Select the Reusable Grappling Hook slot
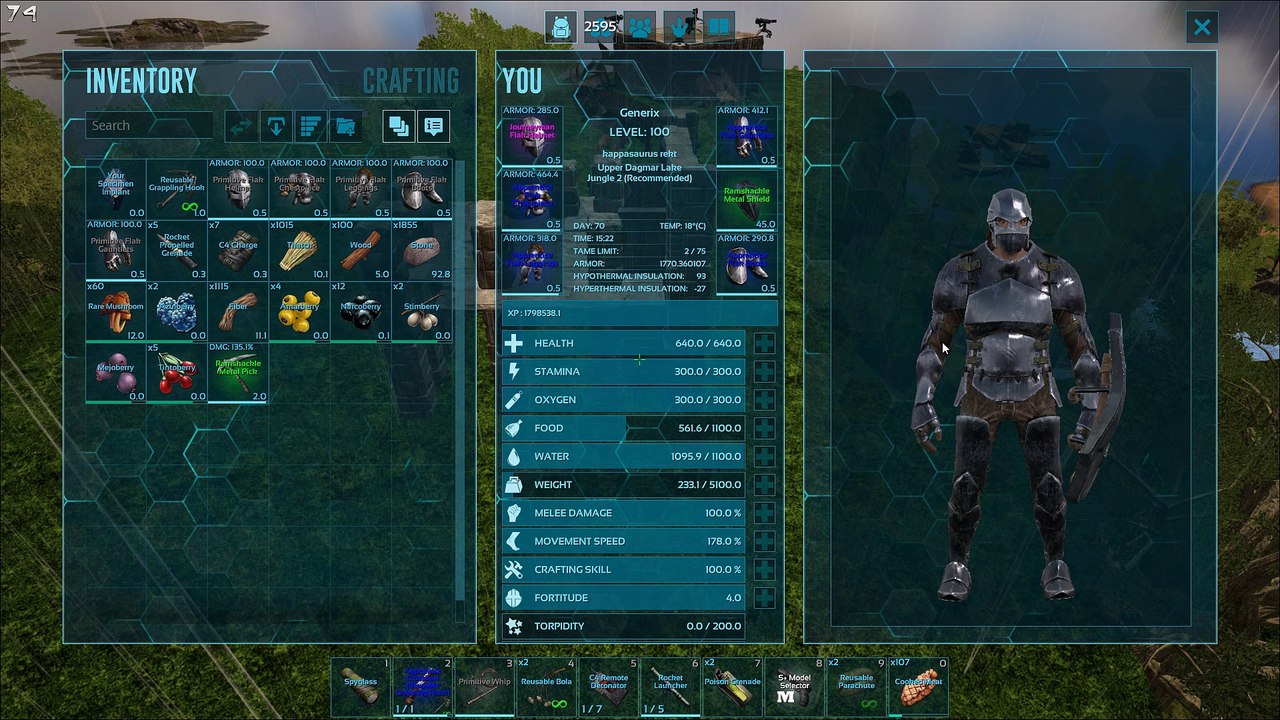 pyautogui.click(x=177, y=189)
